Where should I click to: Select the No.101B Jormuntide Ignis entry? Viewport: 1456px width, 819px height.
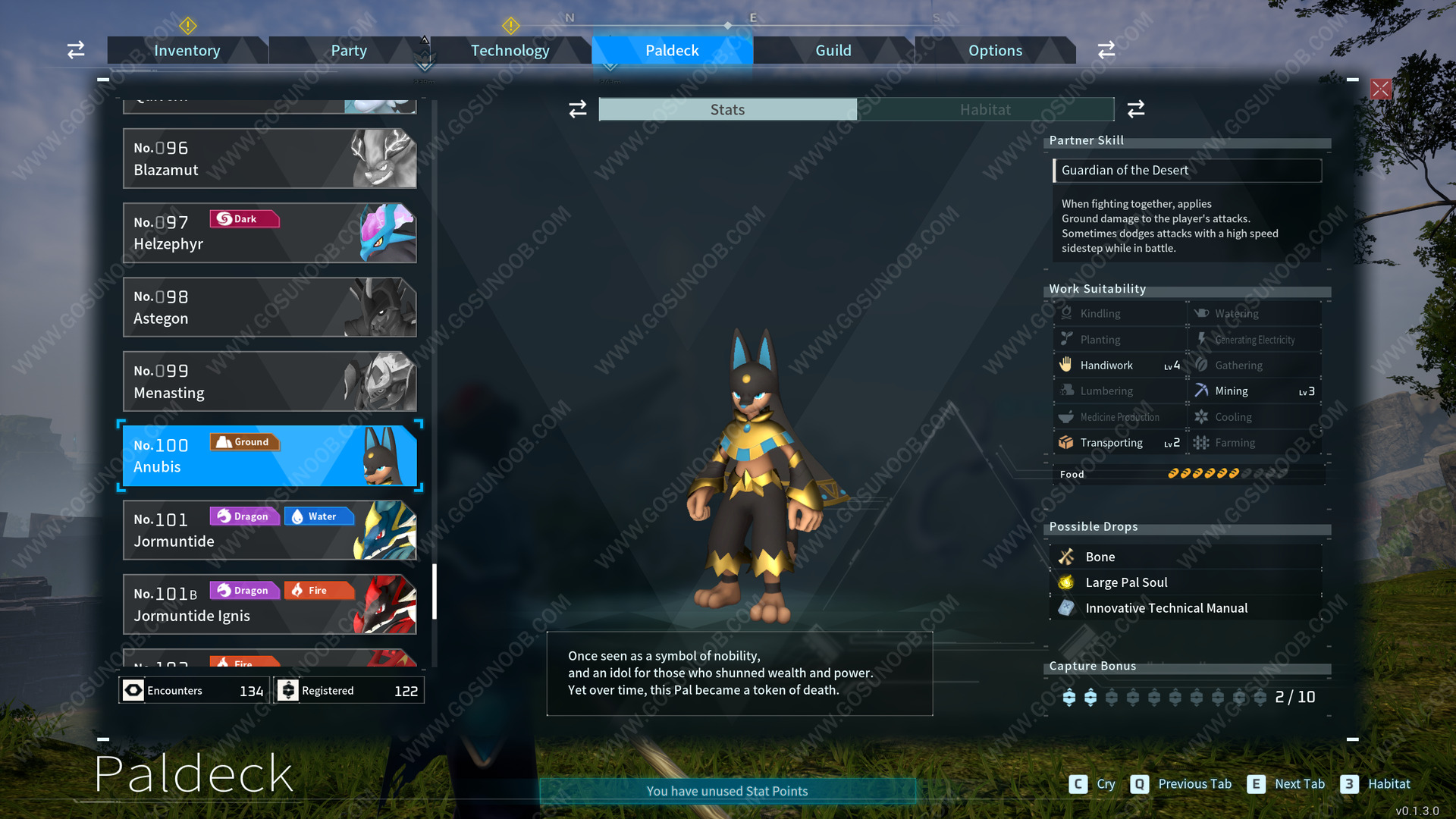269,604
